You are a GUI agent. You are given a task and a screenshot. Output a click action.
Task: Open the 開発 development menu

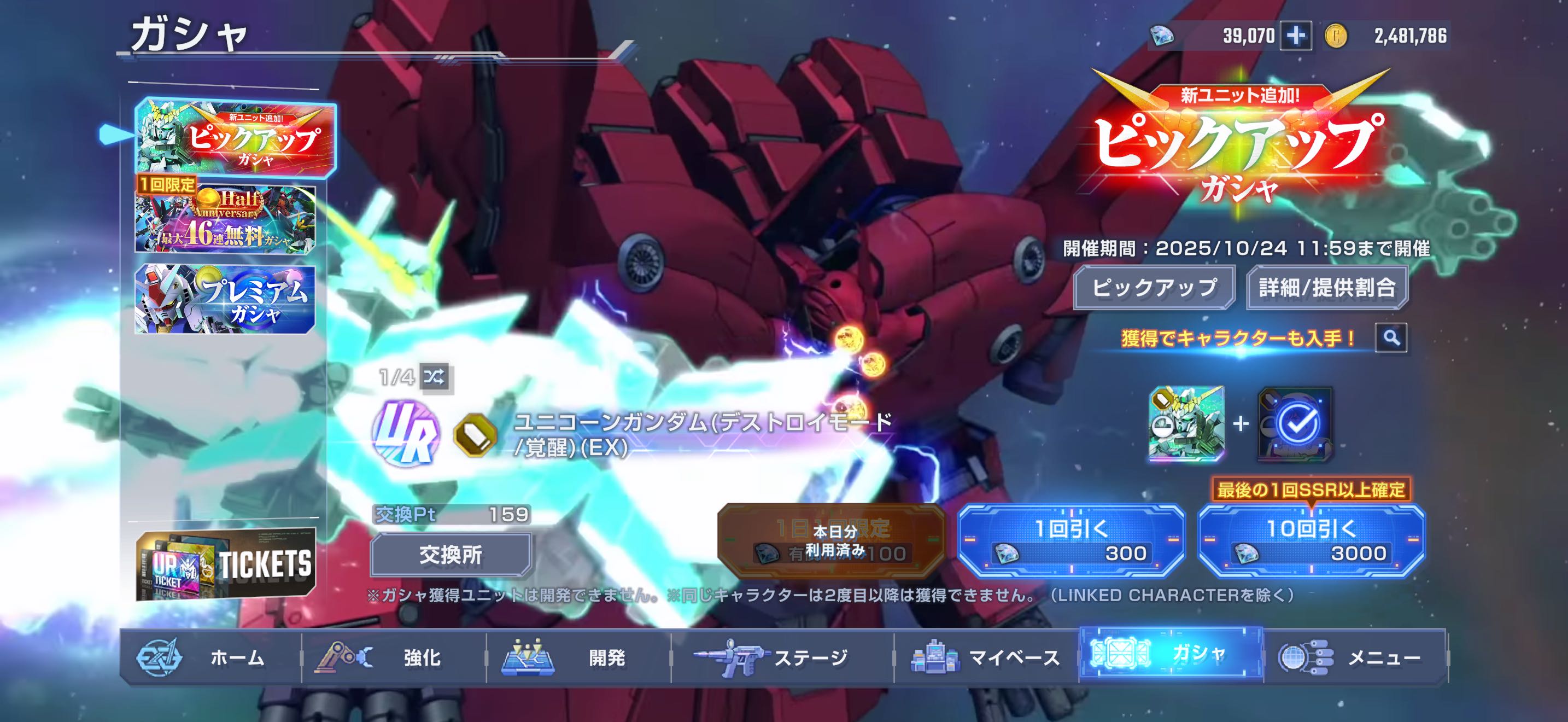pos(578,657)
